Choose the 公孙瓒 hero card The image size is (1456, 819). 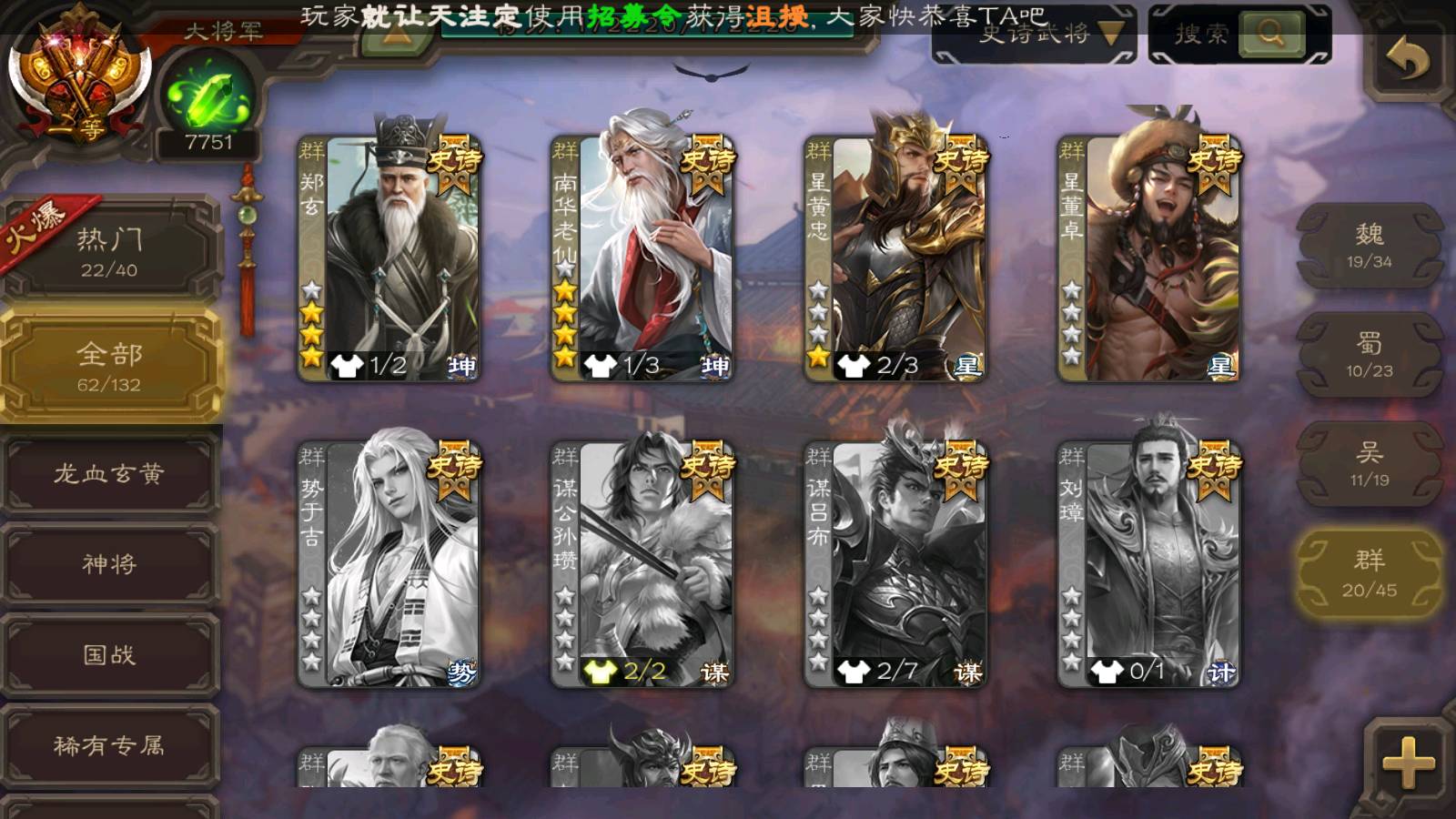point(642,564)
